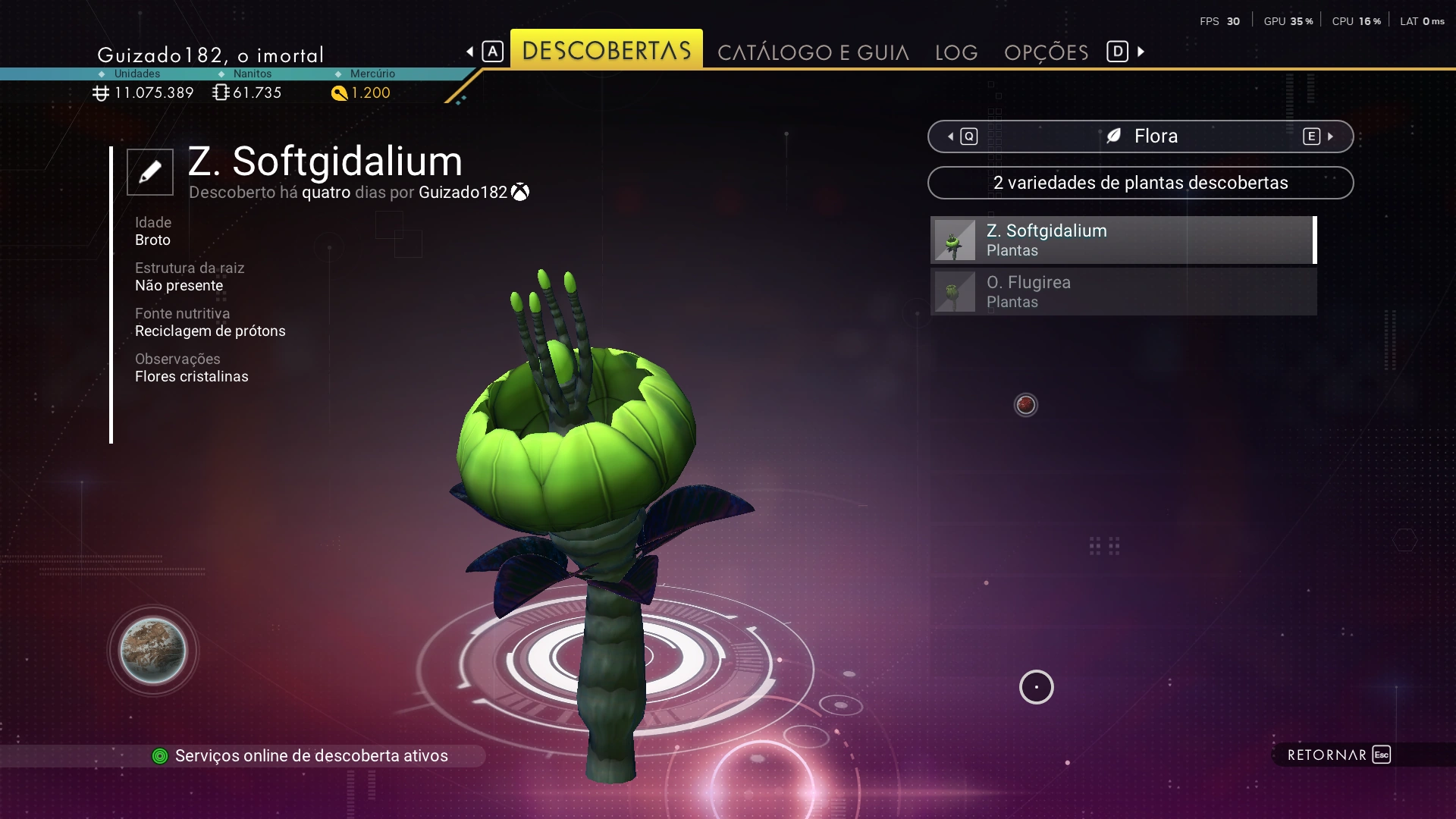The height and width of the screenshot is (819, 1456).
Task: Open the Catálogo e Guia tab
Action: [813, 52]
